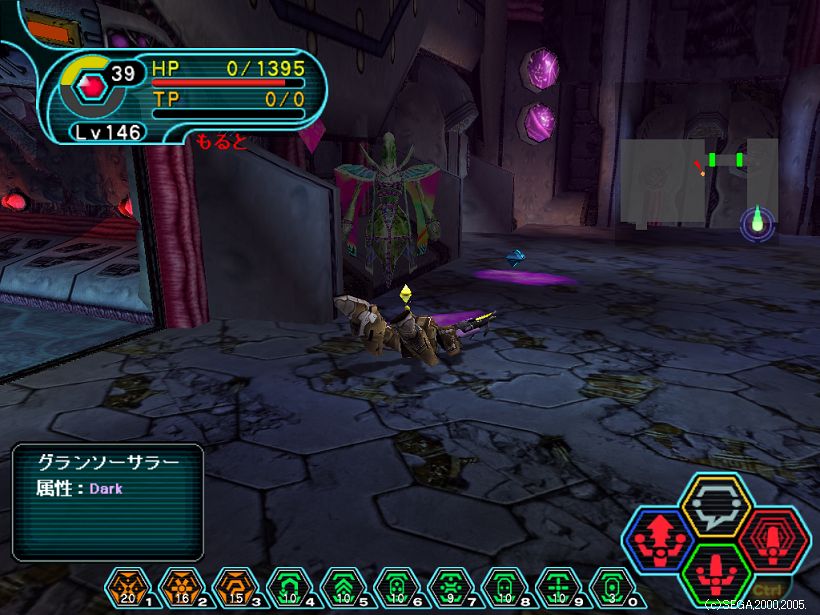Image resolution: width=820 pixels, height=615 pixels.
Task: Click the red photon blast gauge hexagon
Action: (x=93, y=88)
